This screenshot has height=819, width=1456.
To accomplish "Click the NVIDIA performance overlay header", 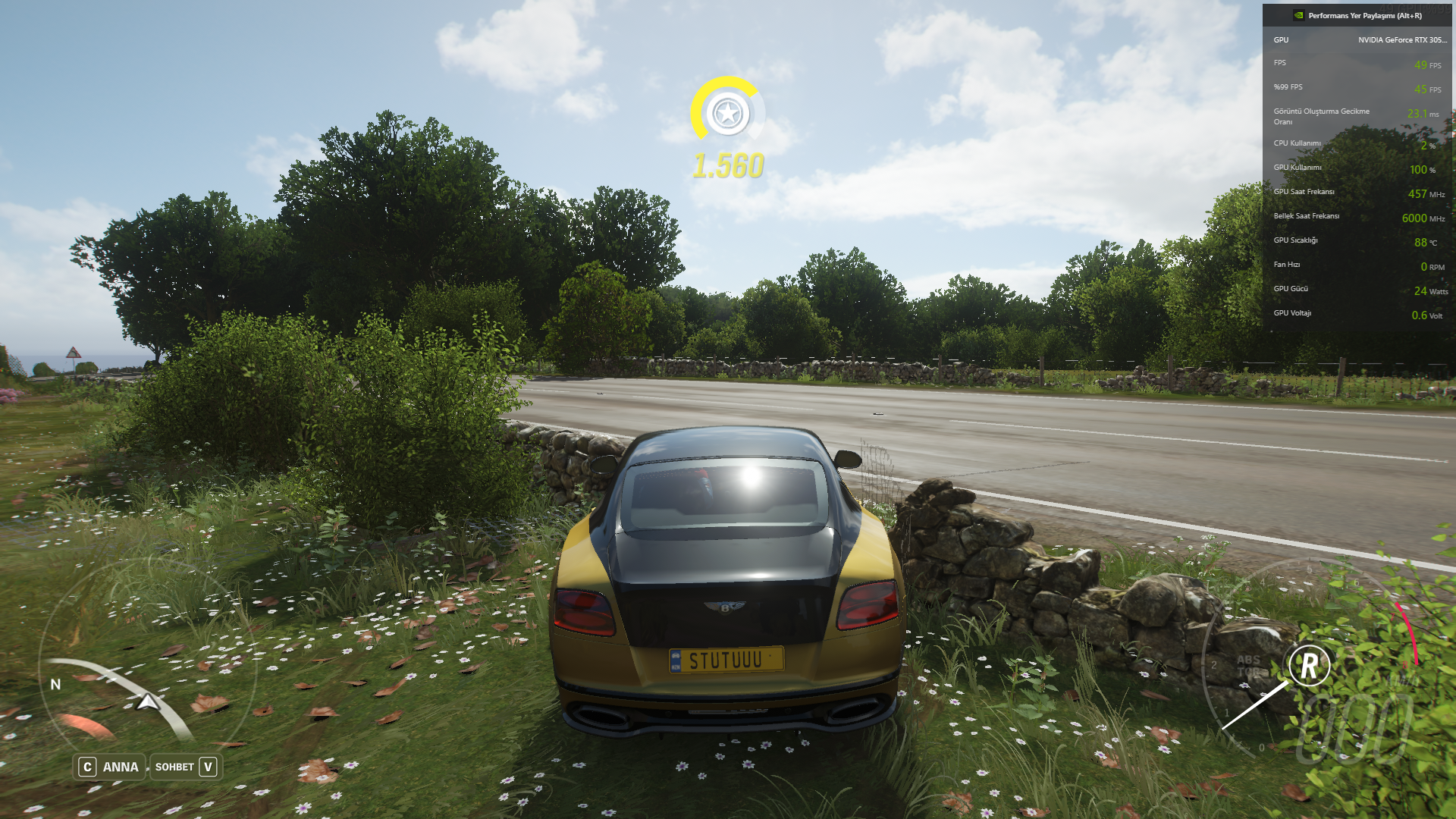I will pos(1357,15).
